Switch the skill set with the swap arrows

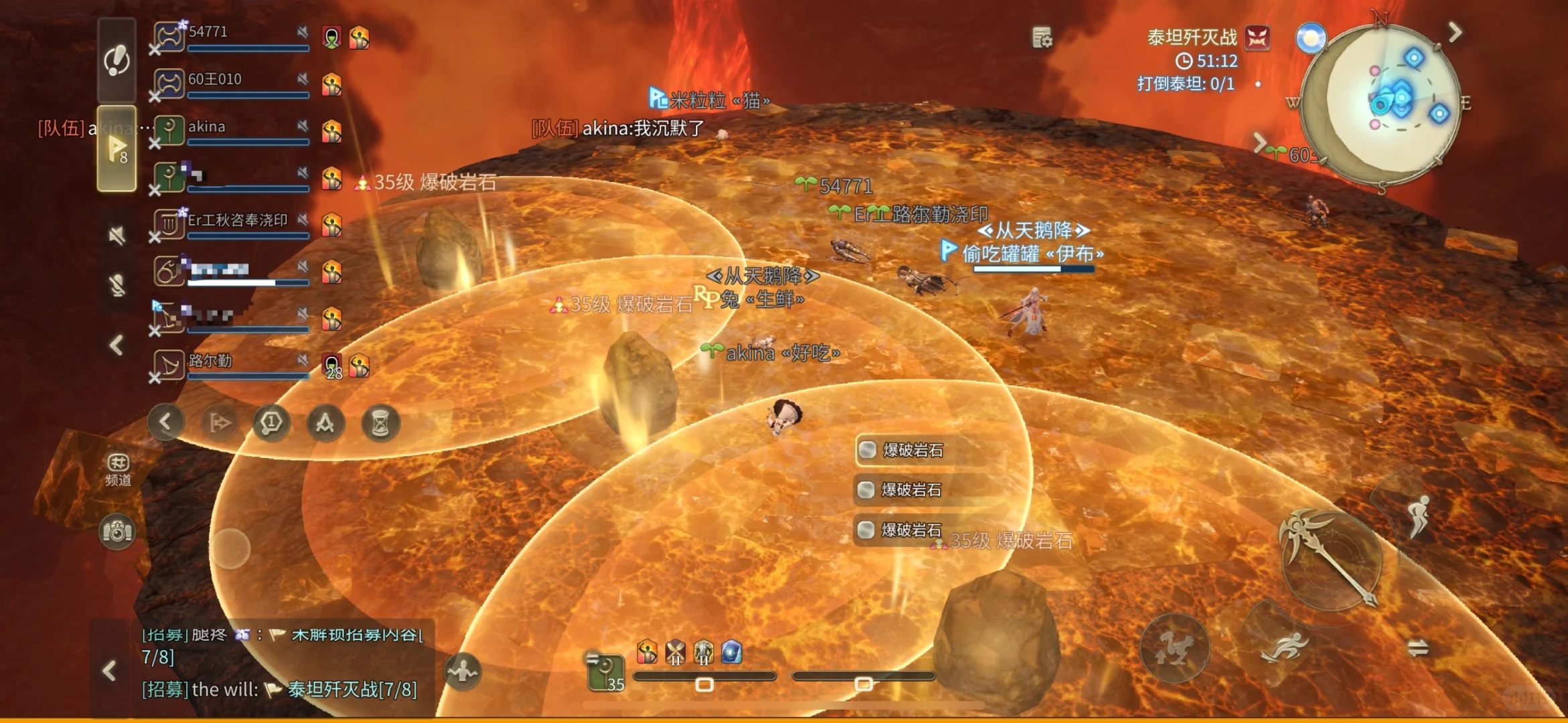[x=1417, y=647]
